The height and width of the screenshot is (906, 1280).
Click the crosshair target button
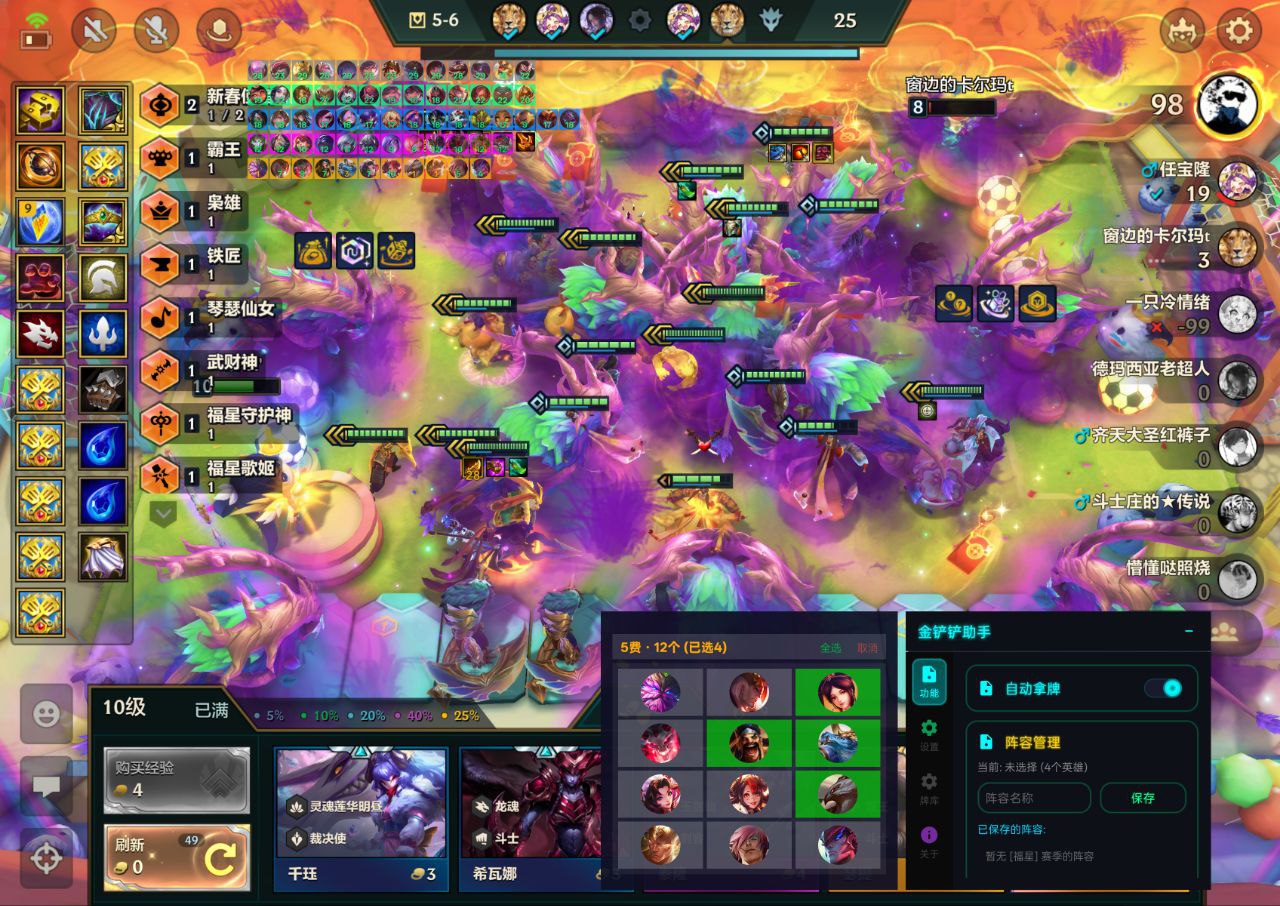click(x=46, y=857)
